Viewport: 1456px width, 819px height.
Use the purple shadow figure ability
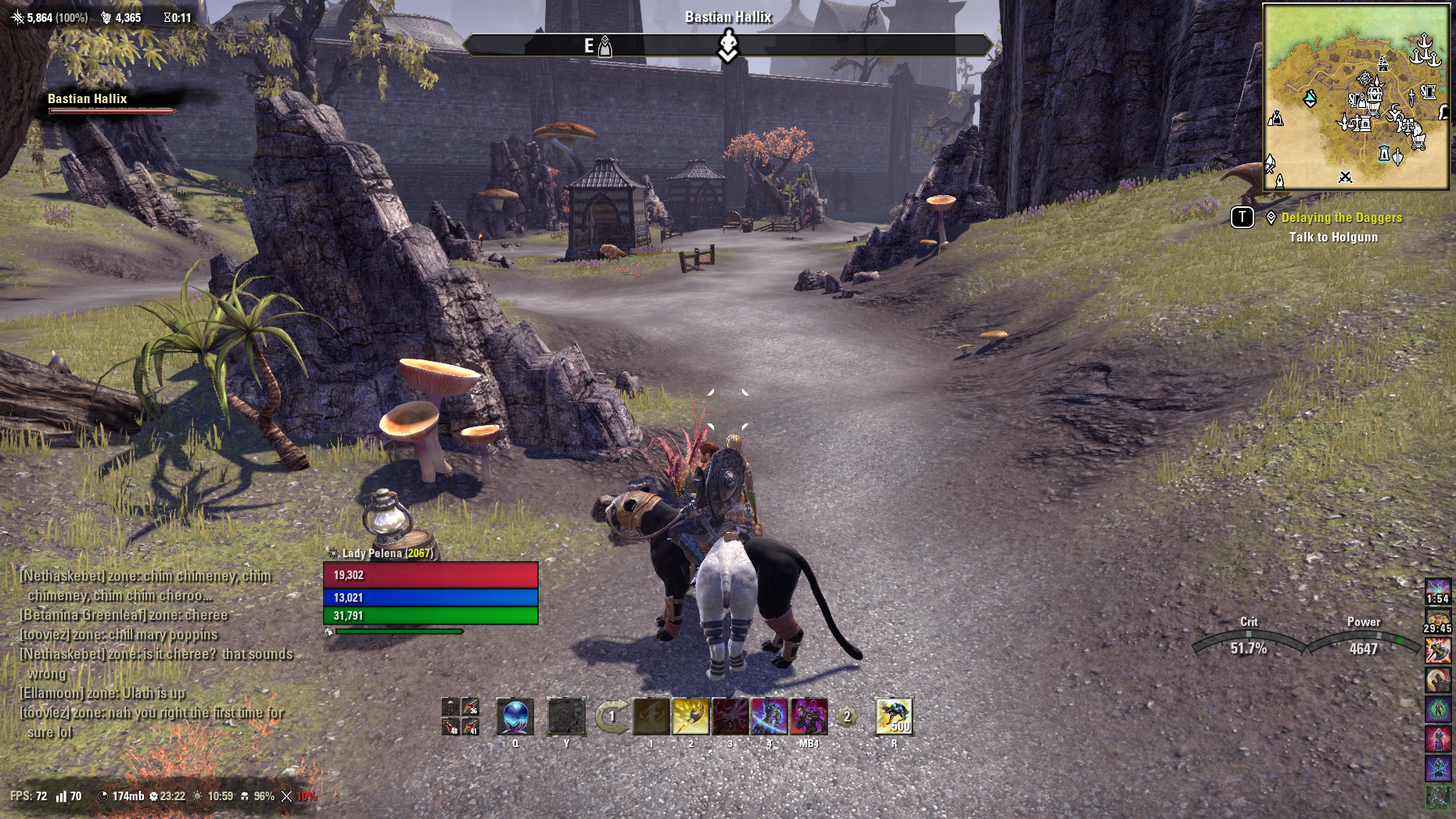(x=809, y=717)
